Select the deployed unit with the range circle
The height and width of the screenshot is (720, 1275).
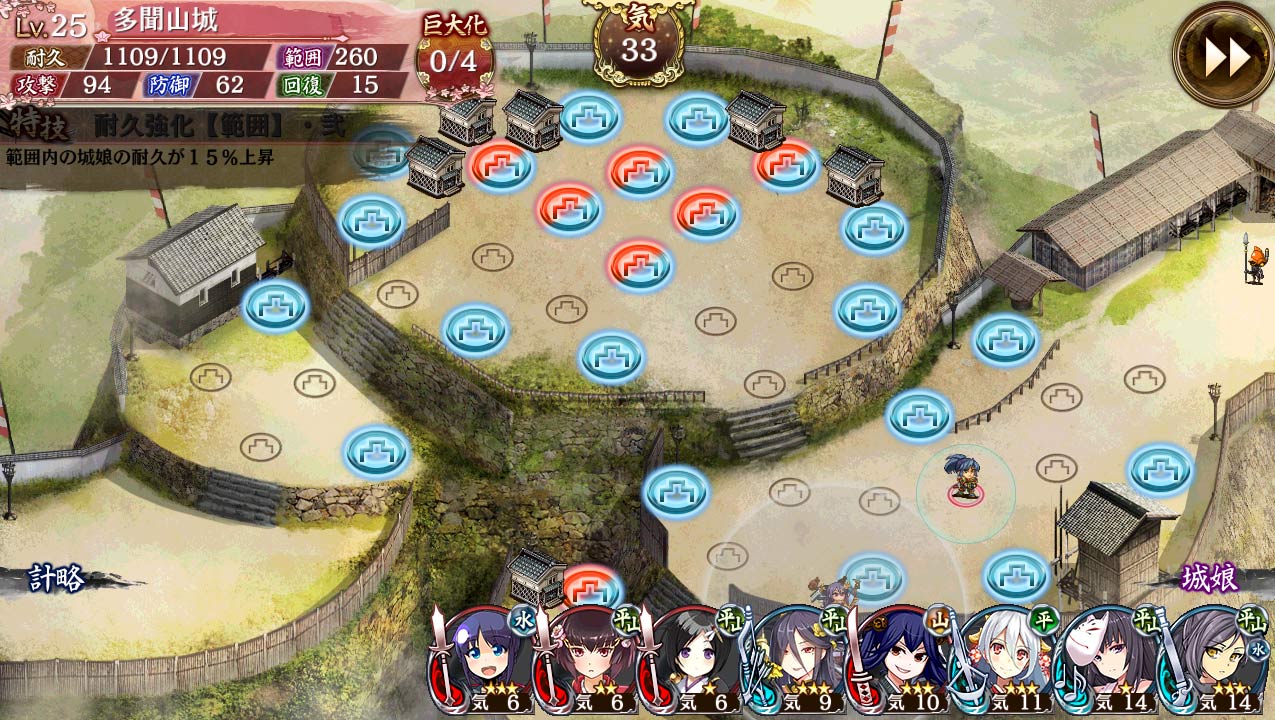point(964,478)
